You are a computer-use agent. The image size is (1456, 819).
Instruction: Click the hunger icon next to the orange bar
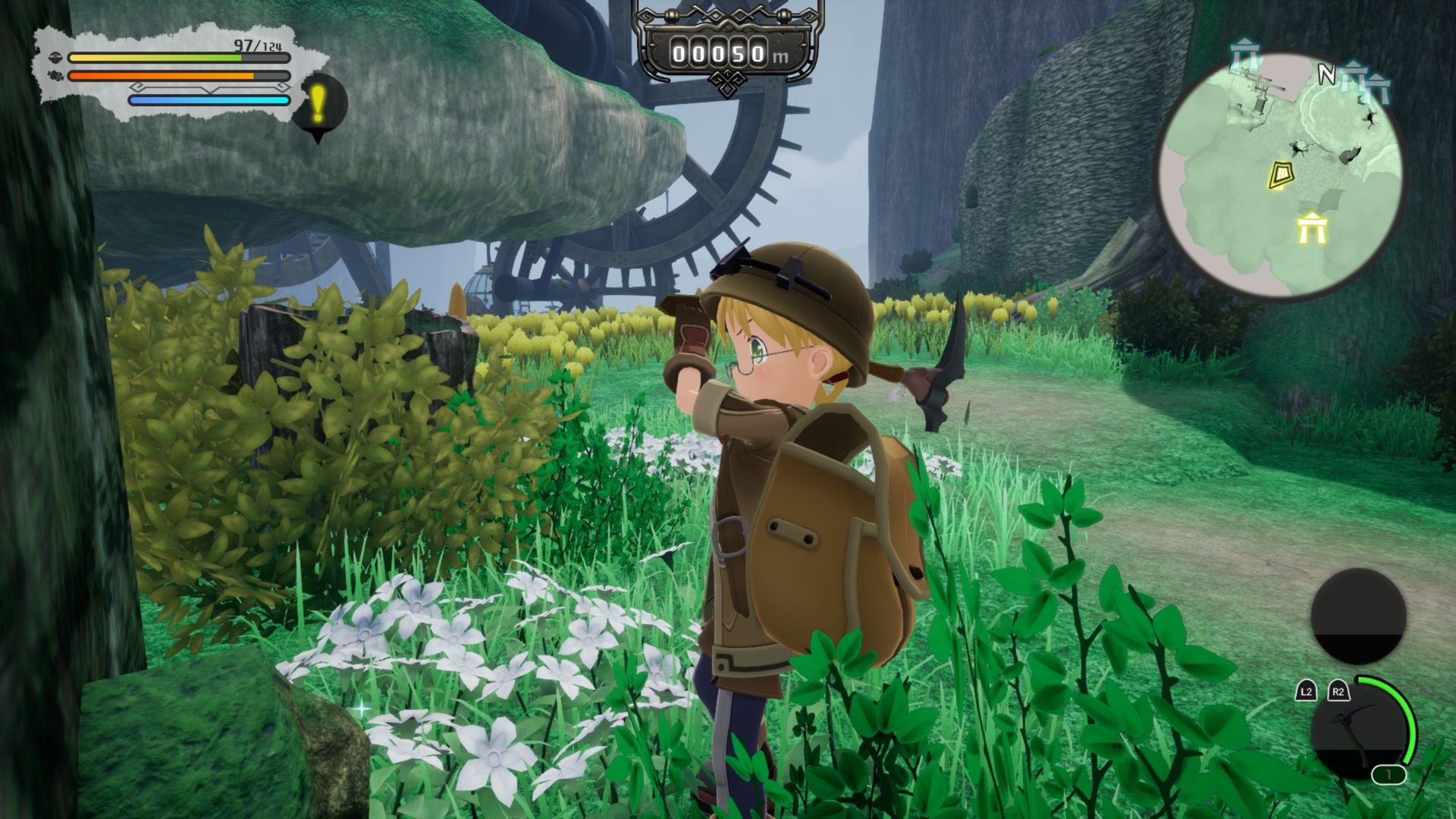(56, 77)
